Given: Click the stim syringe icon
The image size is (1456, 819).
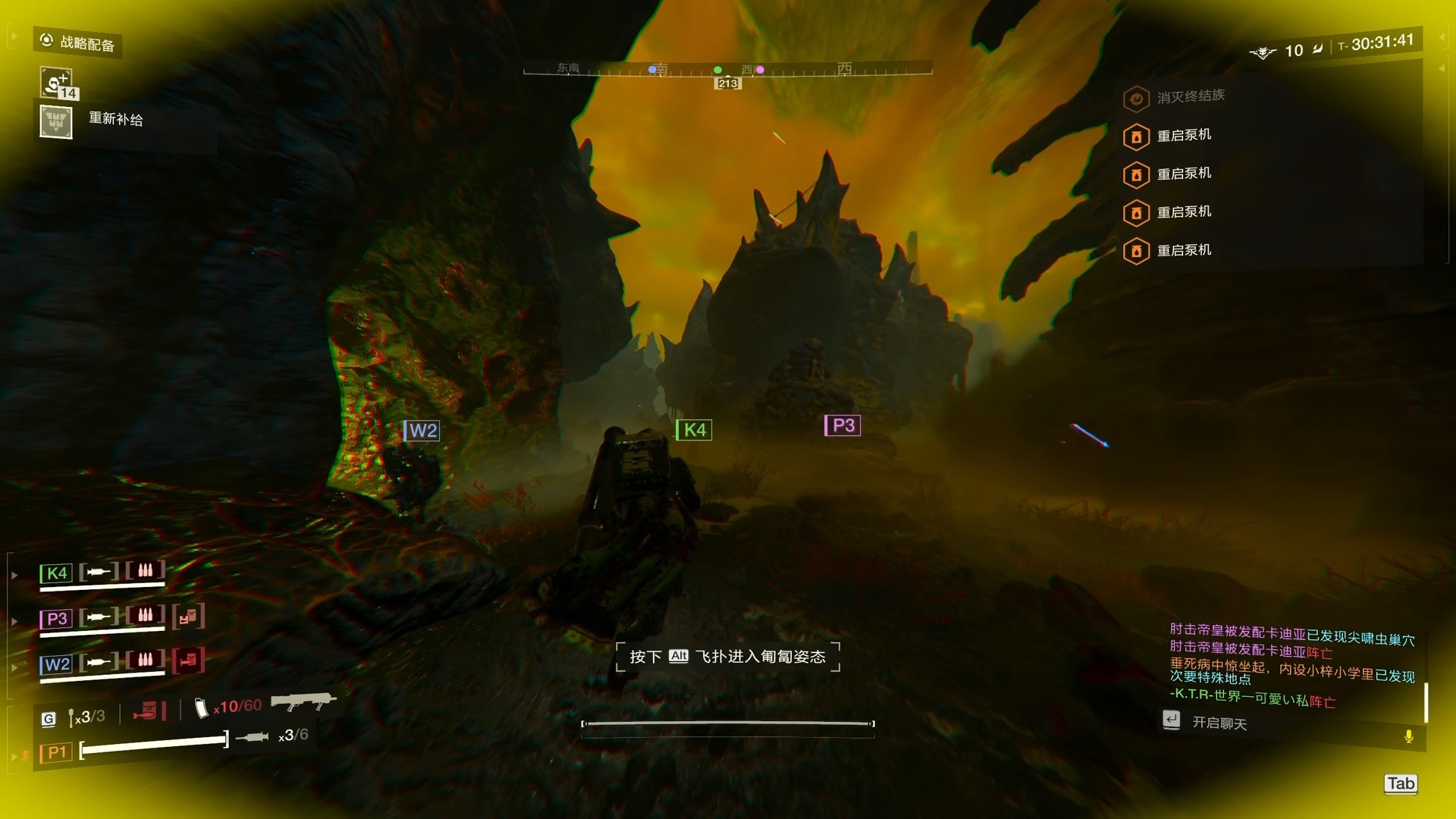Looking at the screenshot, I should (x=253, y=736).
